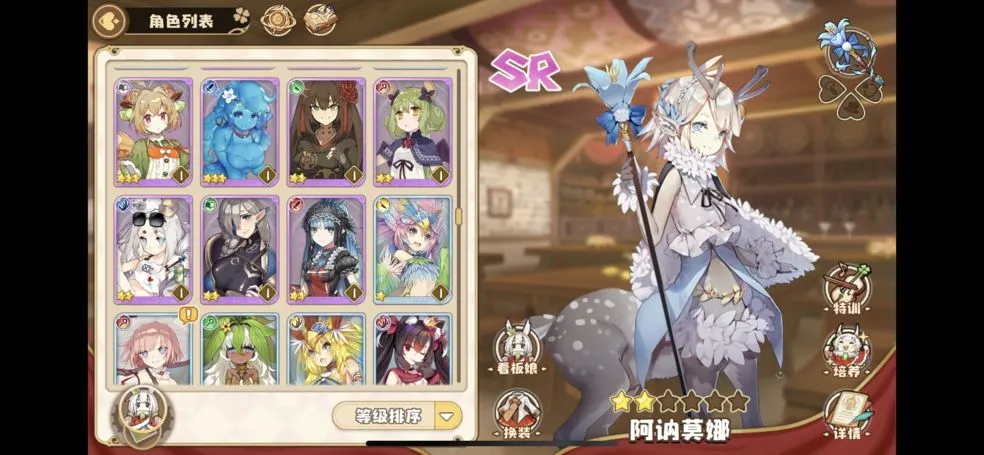984x455 pixels.
Task: Select the white-haired girl with sunglasses card
Action: pos(153,249)
